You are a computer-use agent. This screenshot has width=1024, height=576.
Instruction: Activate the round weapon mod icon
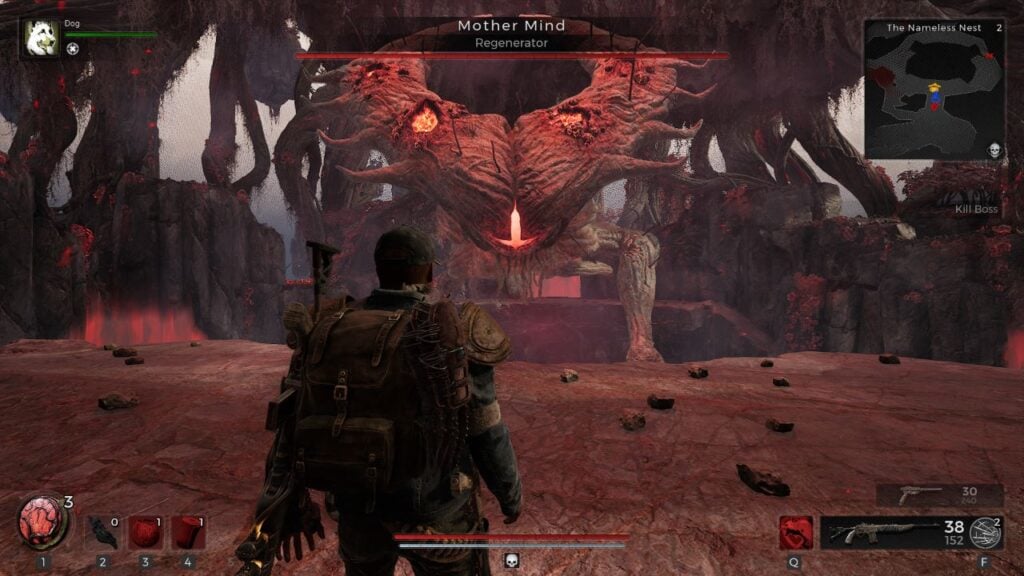(x=986, y=533)
